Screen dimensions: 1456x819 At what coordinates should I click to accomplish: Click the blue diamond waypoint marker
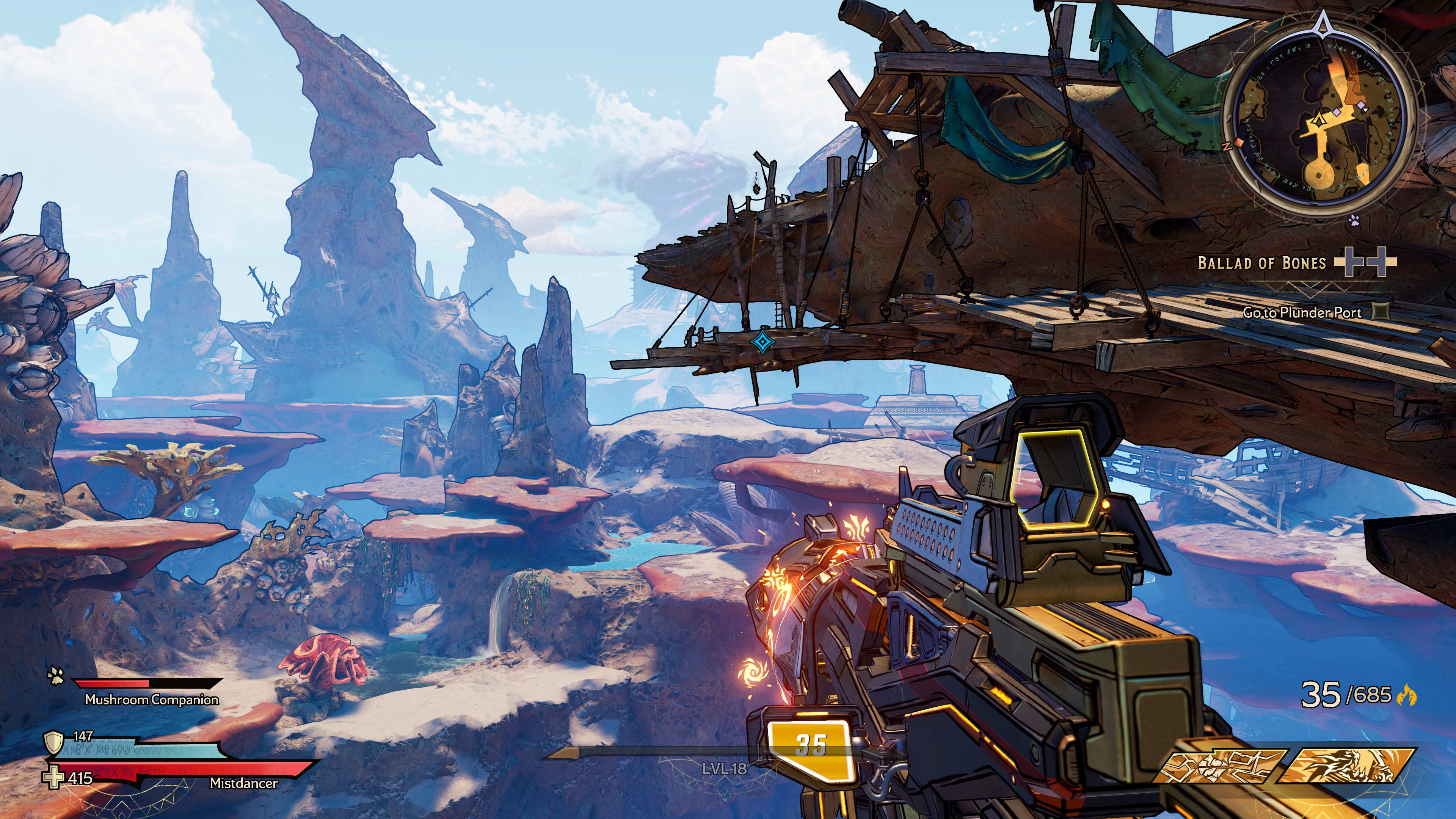(761, 342)
